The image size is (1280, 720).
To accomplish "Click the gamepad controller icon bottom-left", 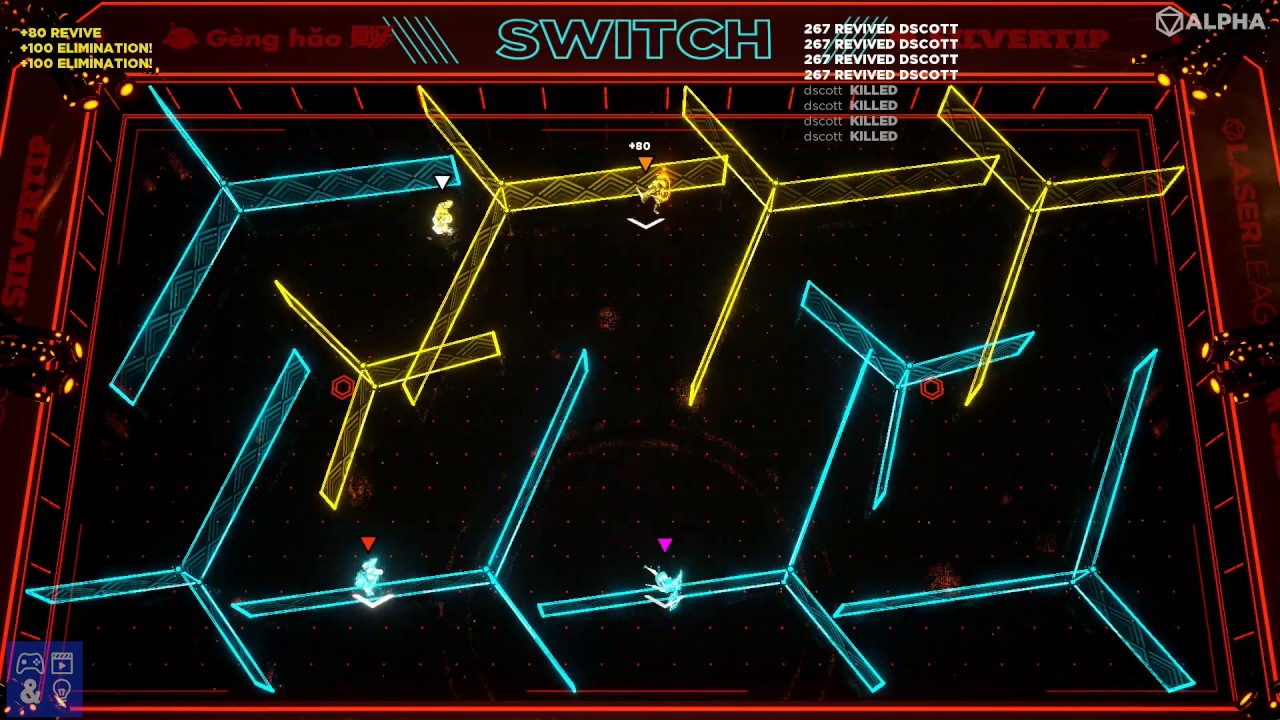I will point(29,663).
